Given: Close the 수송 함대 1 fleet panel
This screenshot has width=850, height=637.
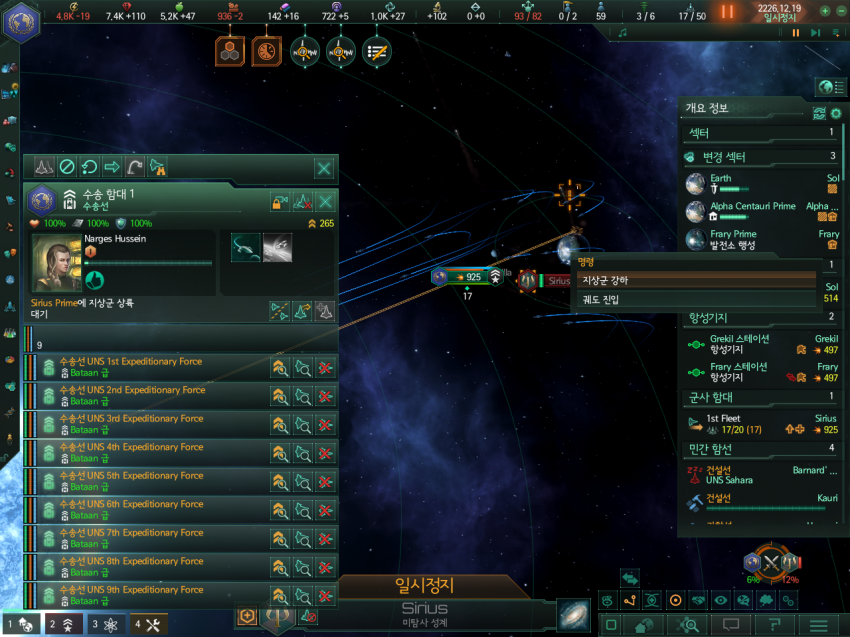Looking at the screenshot, I should tap(324, 168).
